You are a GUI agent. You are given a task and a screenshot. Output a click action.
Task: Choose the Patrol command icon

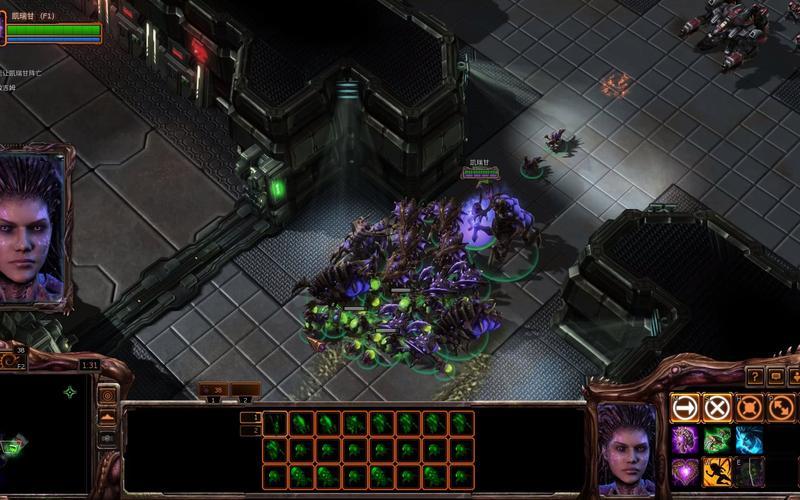click(x=781, y=407)
